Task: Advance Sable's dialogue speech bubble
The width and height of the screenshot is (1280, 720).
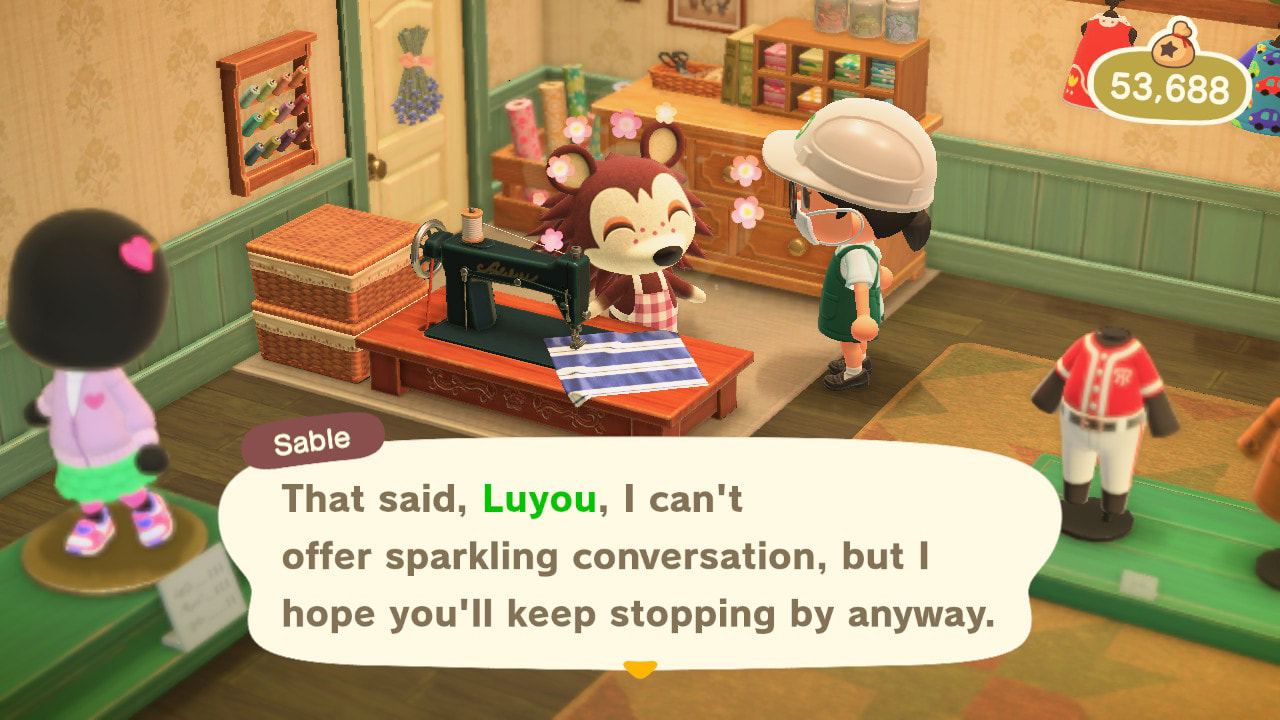Action: (x=638, y=555)
